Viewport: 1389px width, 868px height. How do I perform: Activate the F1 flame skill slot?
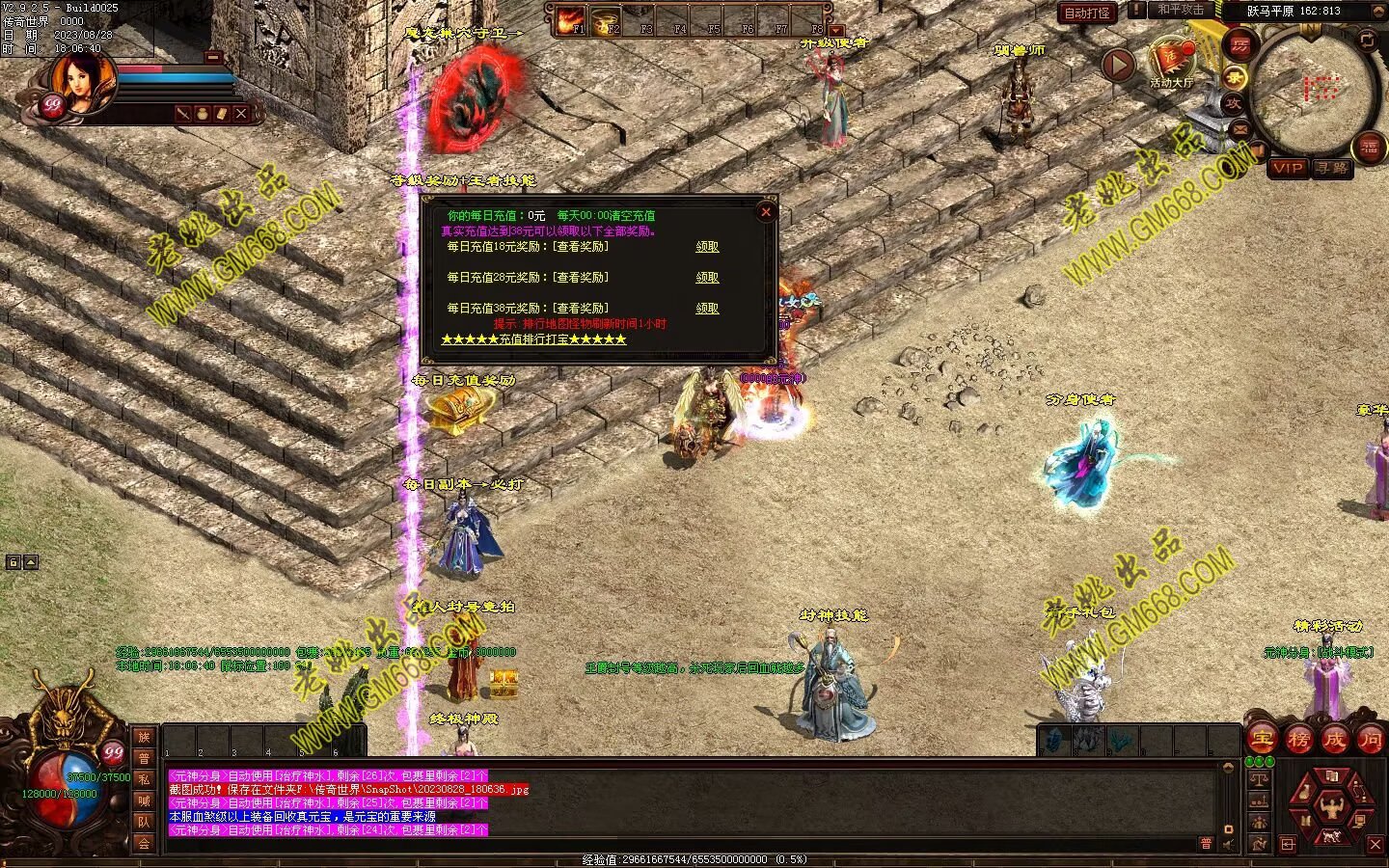point(571,20)
